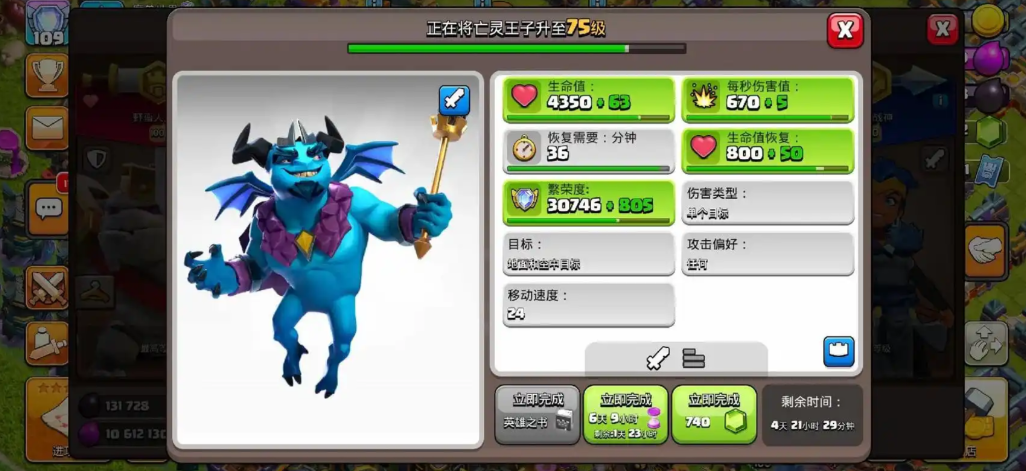Finish upgrade instantly for 740 gems
The height and width of the screenshot is (471, 1026).
tap(714, 413)
